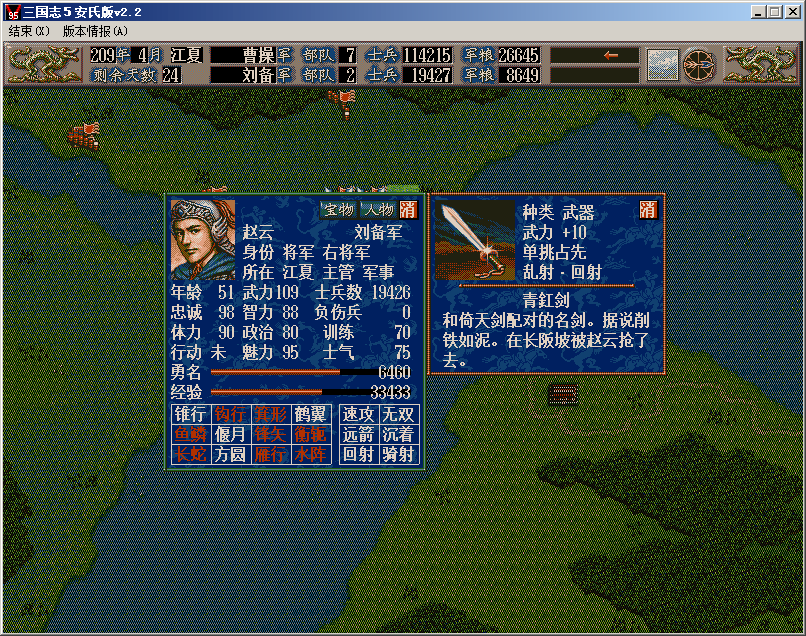The width and height of the screenshot is (806, 636).
Task: Minimize the game window
Action: point(759,12)
